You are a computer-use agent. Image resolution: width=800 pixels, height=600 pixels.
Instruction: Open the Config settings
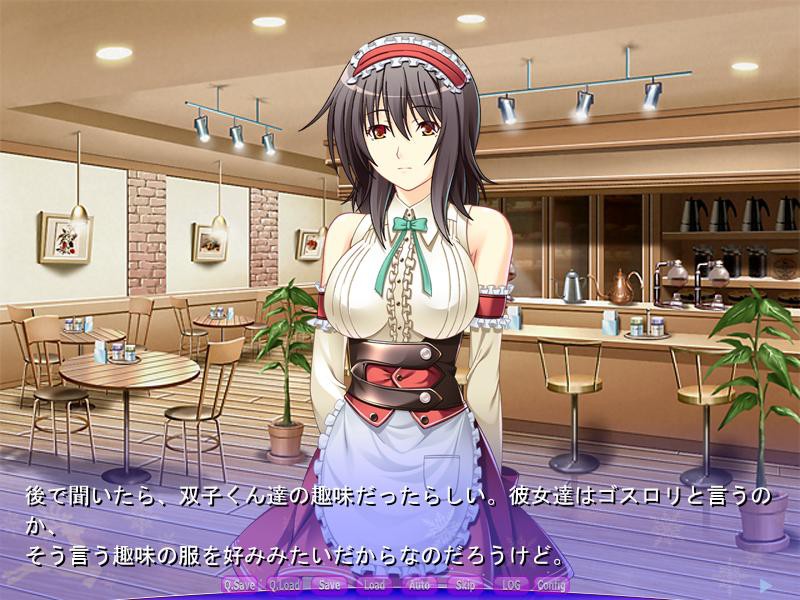click(551, 585)
